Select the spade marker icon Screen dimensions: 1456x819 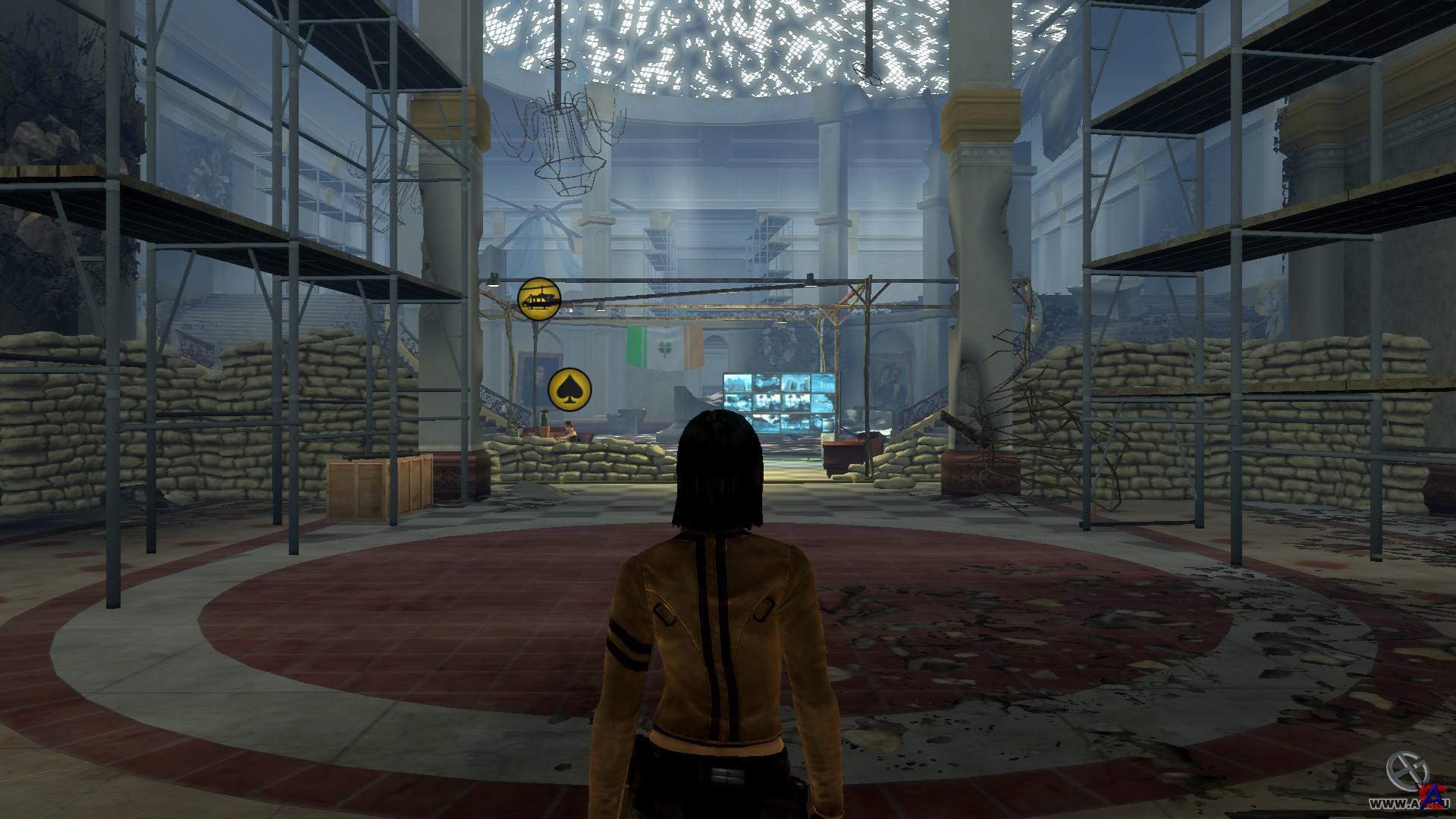tap(569, 390)
